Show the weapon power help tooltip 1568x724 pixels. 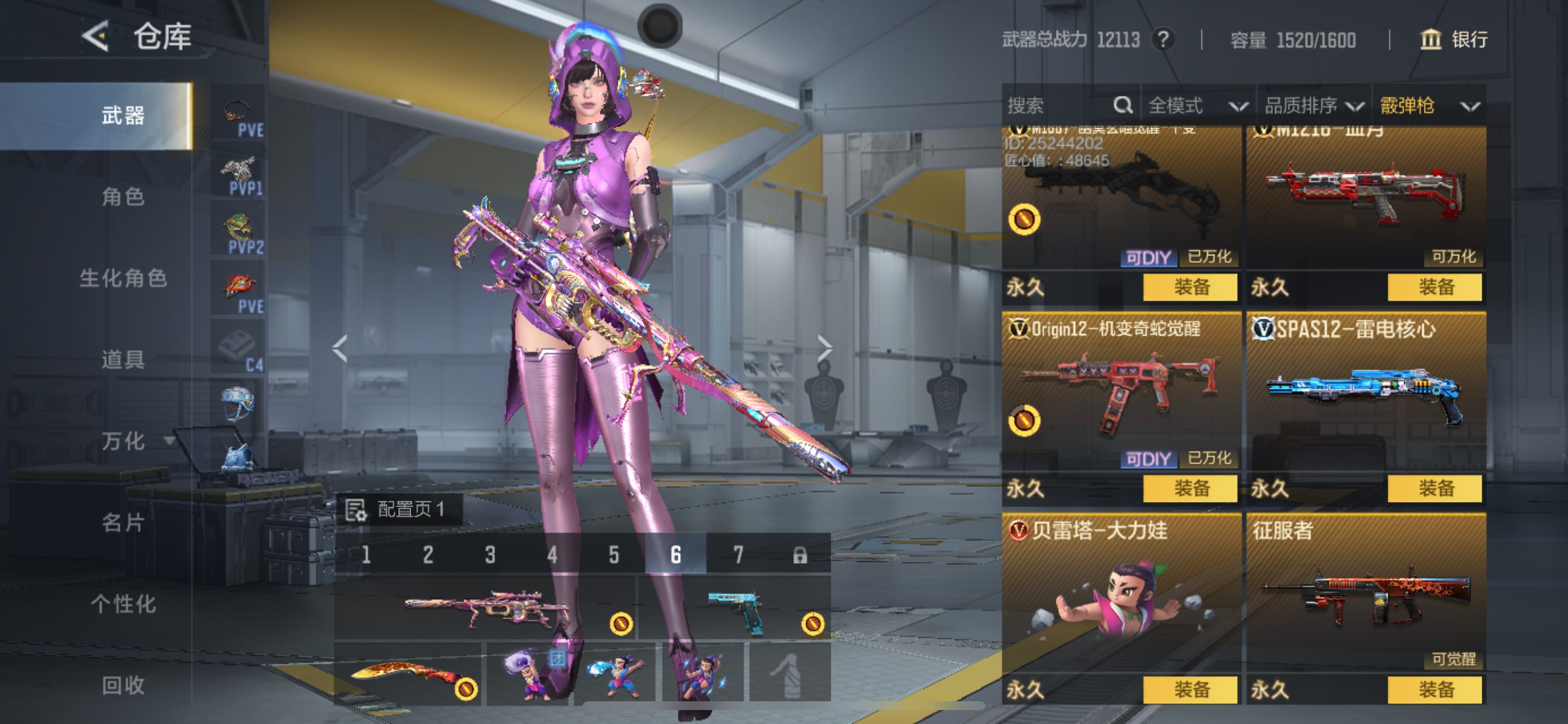1163,40
